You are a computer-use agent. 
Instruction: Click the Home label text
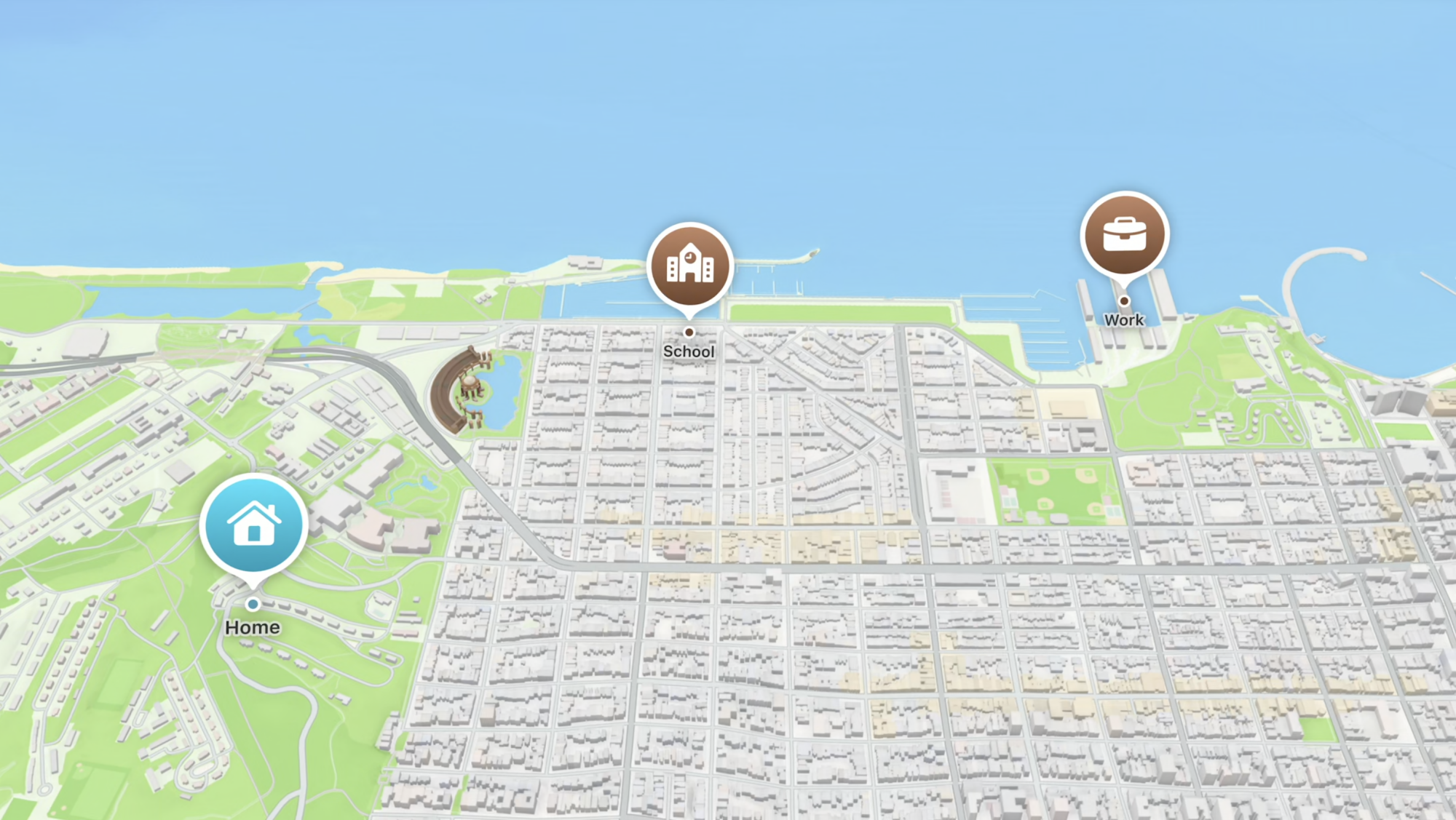[253, 626]
